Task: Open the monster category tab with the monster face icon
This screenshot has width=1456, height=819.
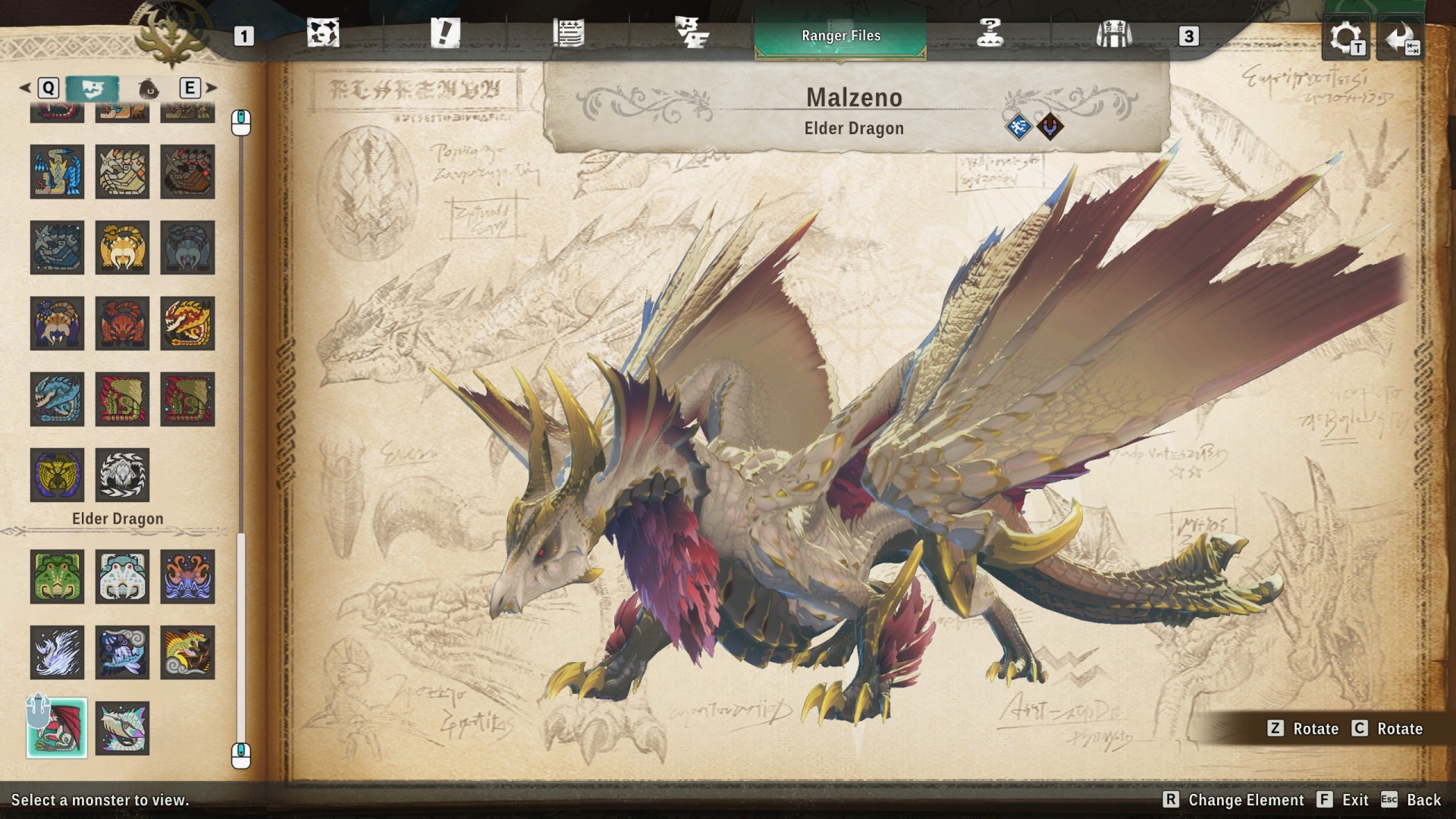Action: click(93, 88)
